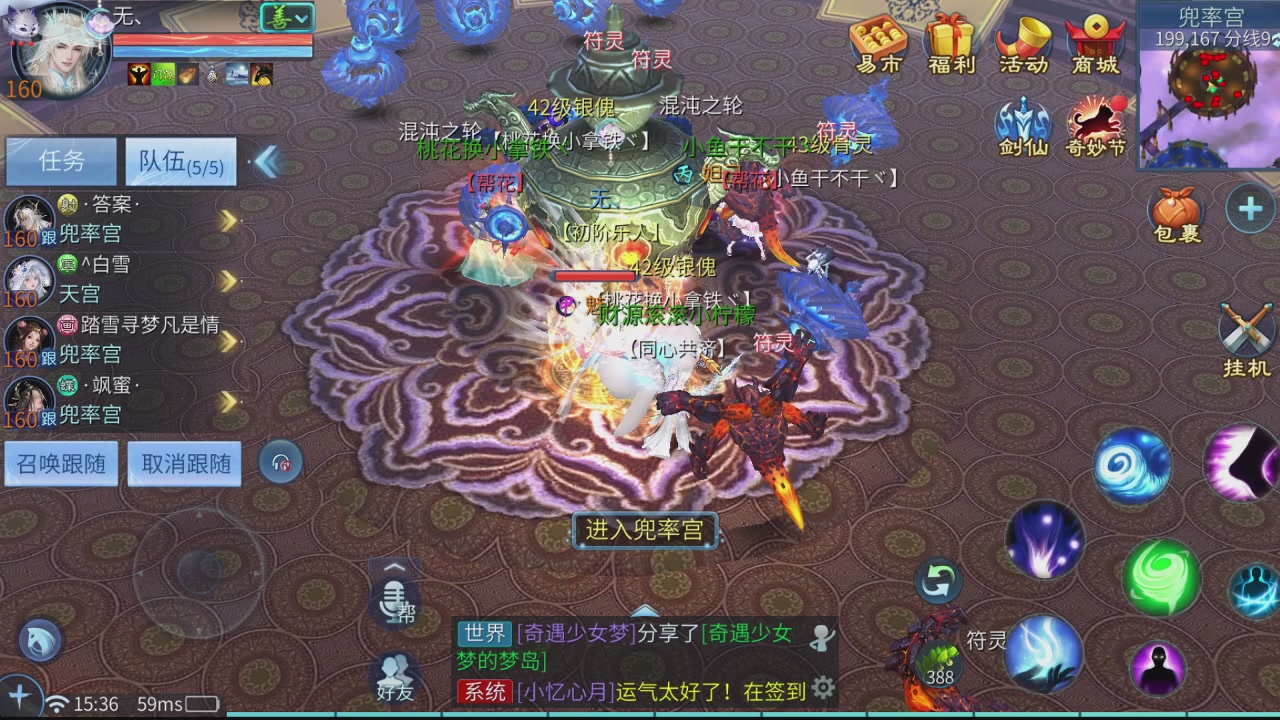Switch to the 任务 quest tab
Viewport: 1280px width, 720px height.
[x=62, y=161]
